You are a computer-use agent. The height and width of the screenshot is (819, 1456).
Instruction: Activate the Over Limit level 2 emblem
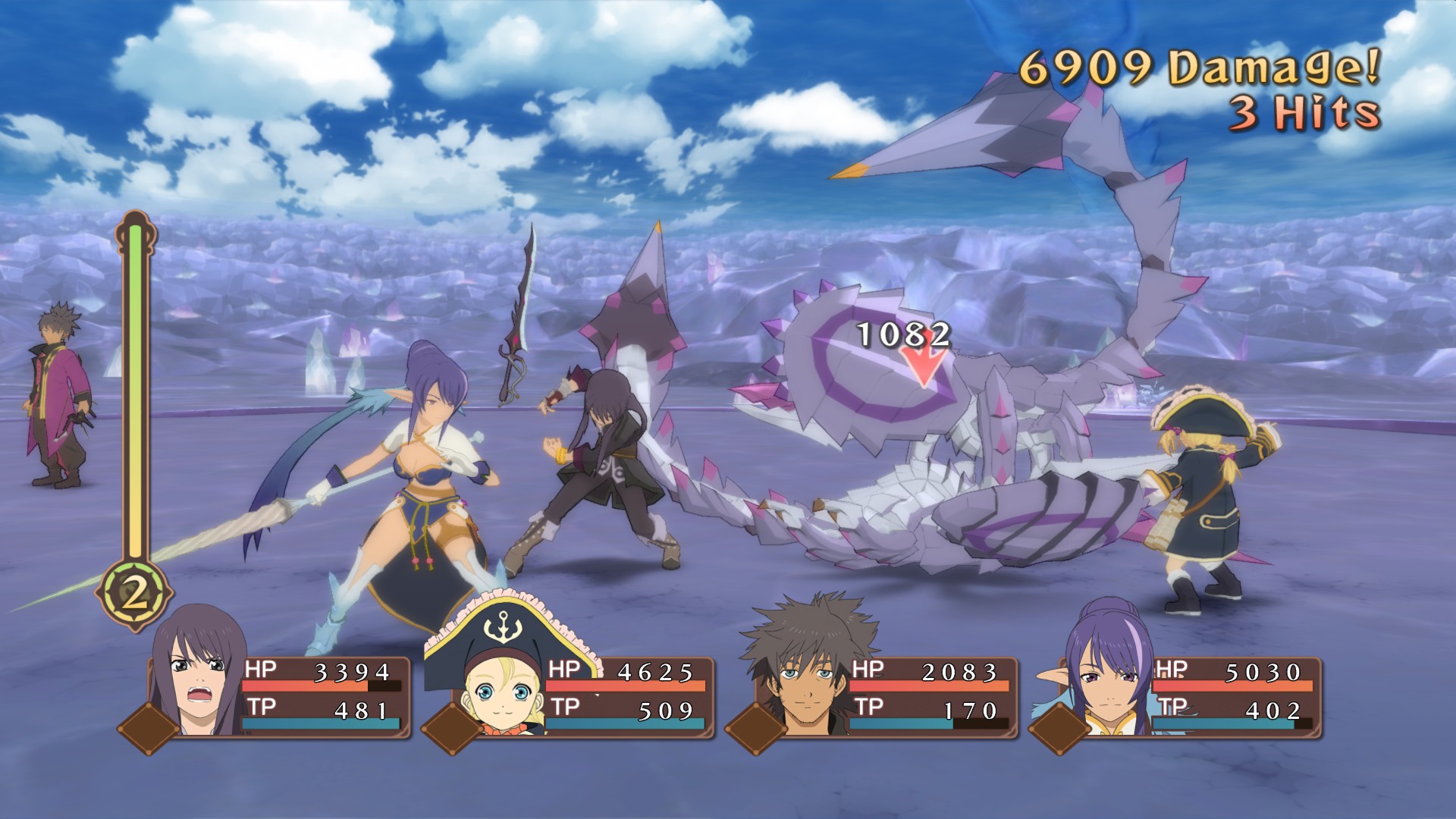(x=134, y=595)
